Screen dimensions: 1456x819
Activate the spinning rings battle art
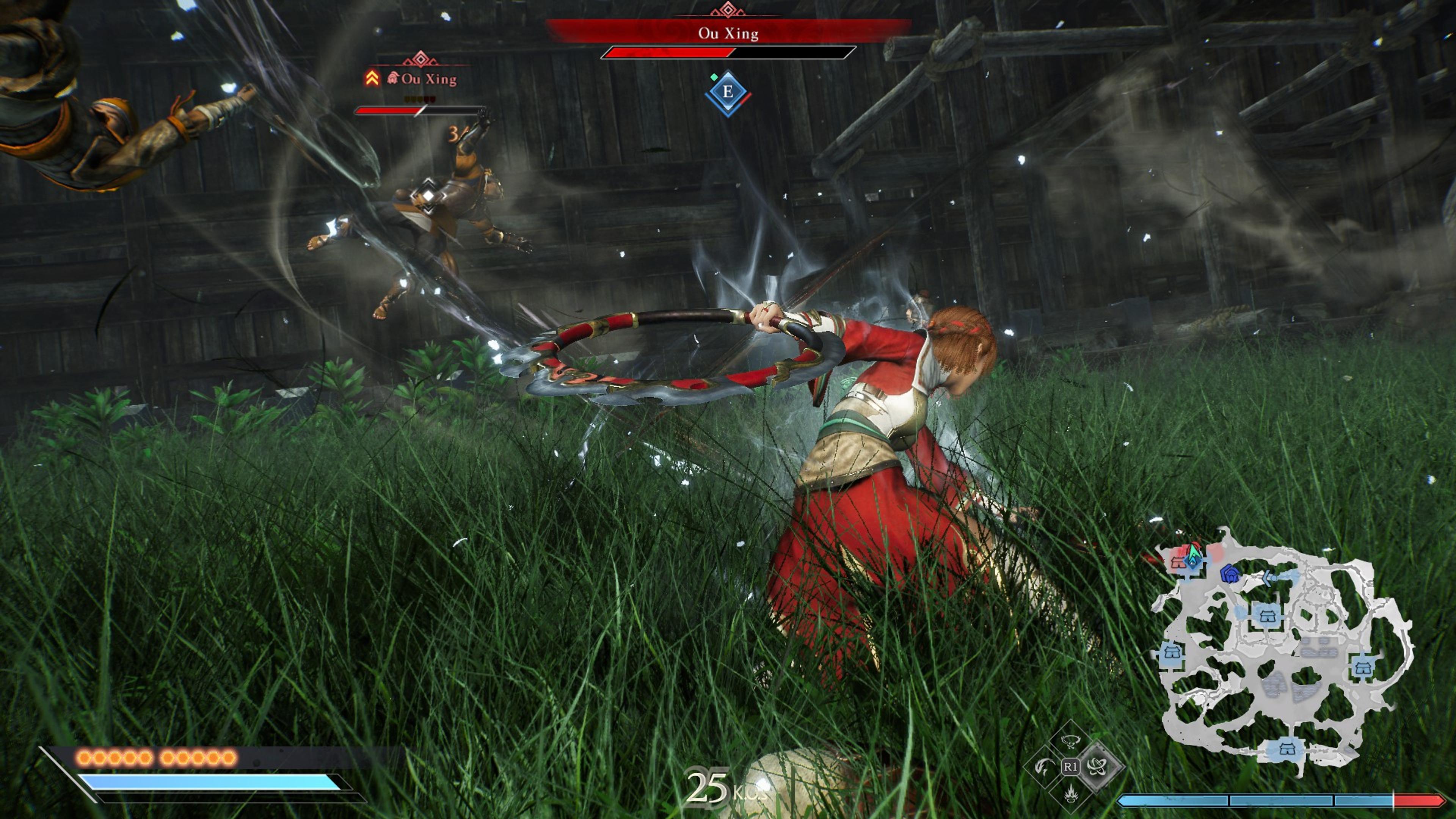tap(1097, 767)
